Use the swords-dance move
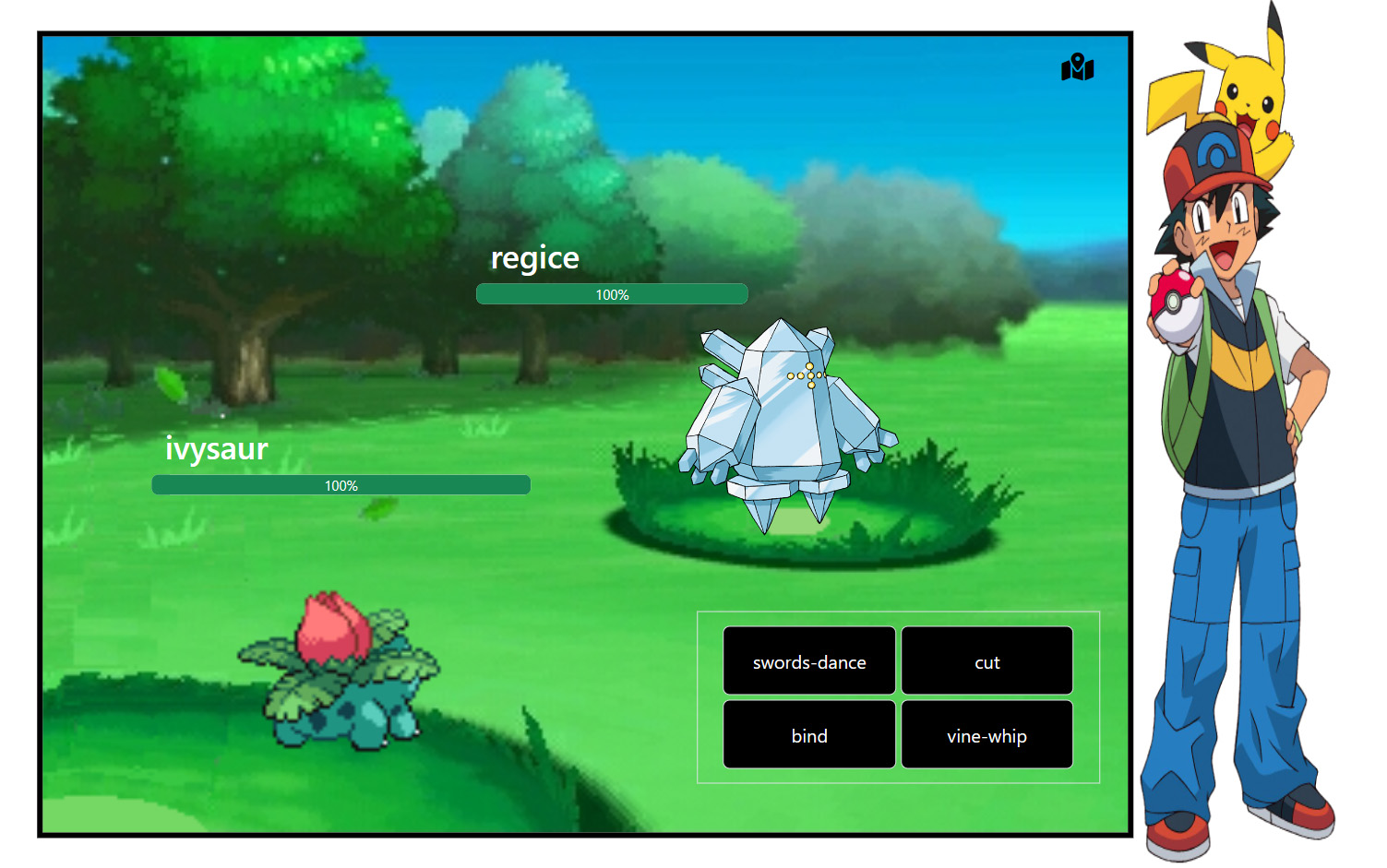1387x868 pixels. coord(808,660)
